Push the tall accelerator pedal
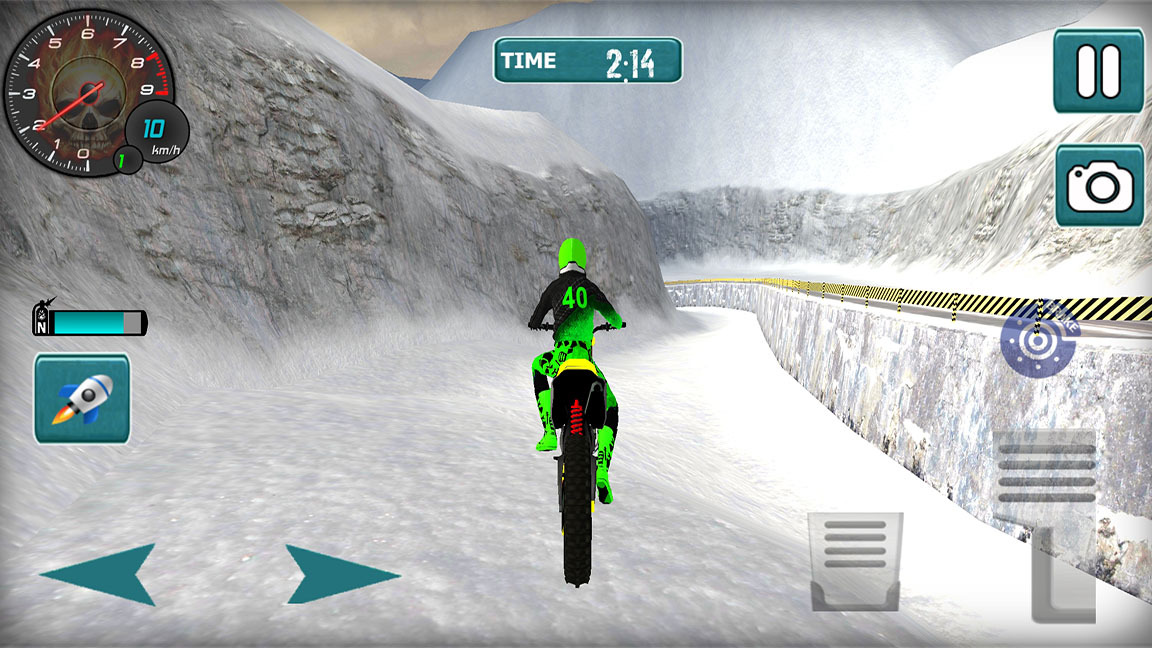This screenshot has height=648, width=1152. (x=1048, y=528)
